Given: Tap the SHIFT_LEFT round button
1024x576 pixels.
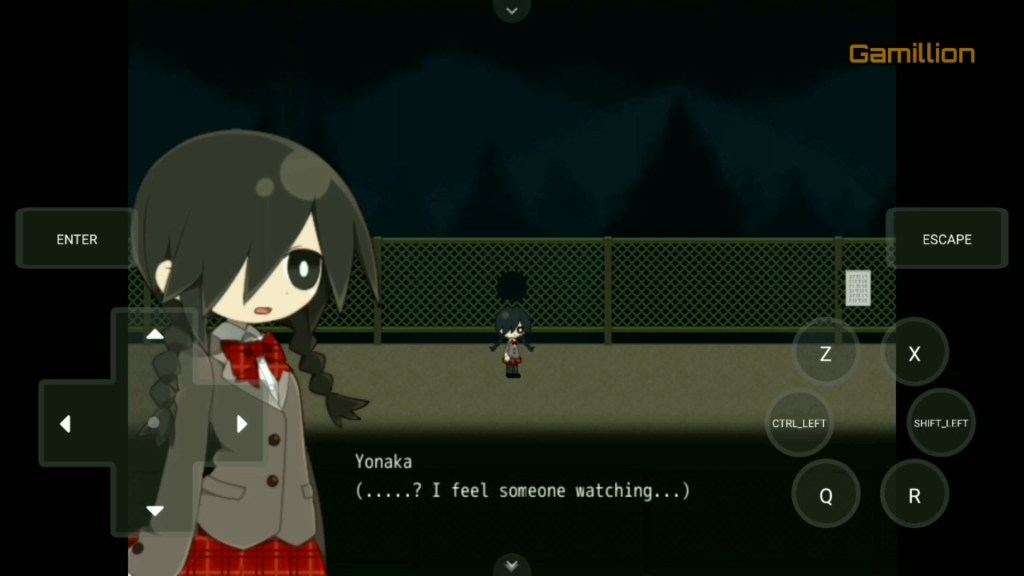Looking at the screenshot, I should click(940, 423).
